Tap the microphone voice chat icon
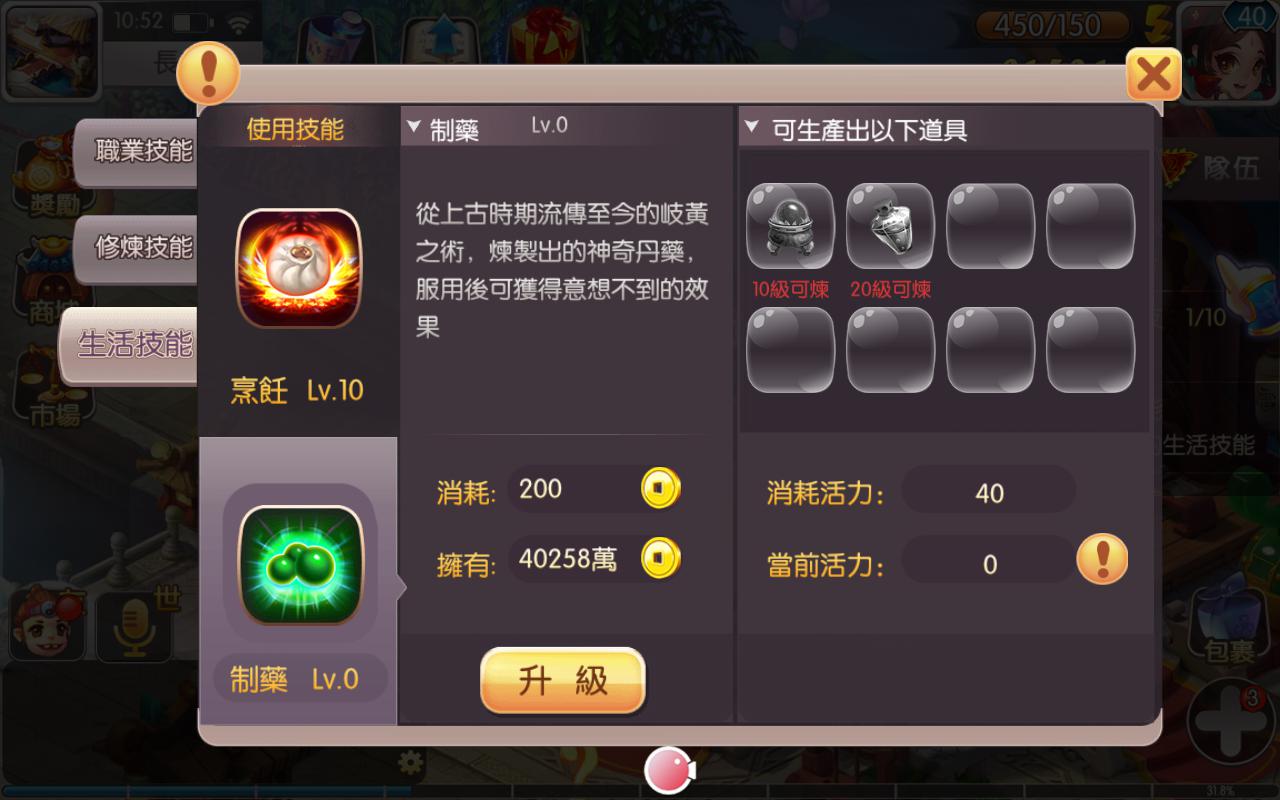 tap(134, 625)
